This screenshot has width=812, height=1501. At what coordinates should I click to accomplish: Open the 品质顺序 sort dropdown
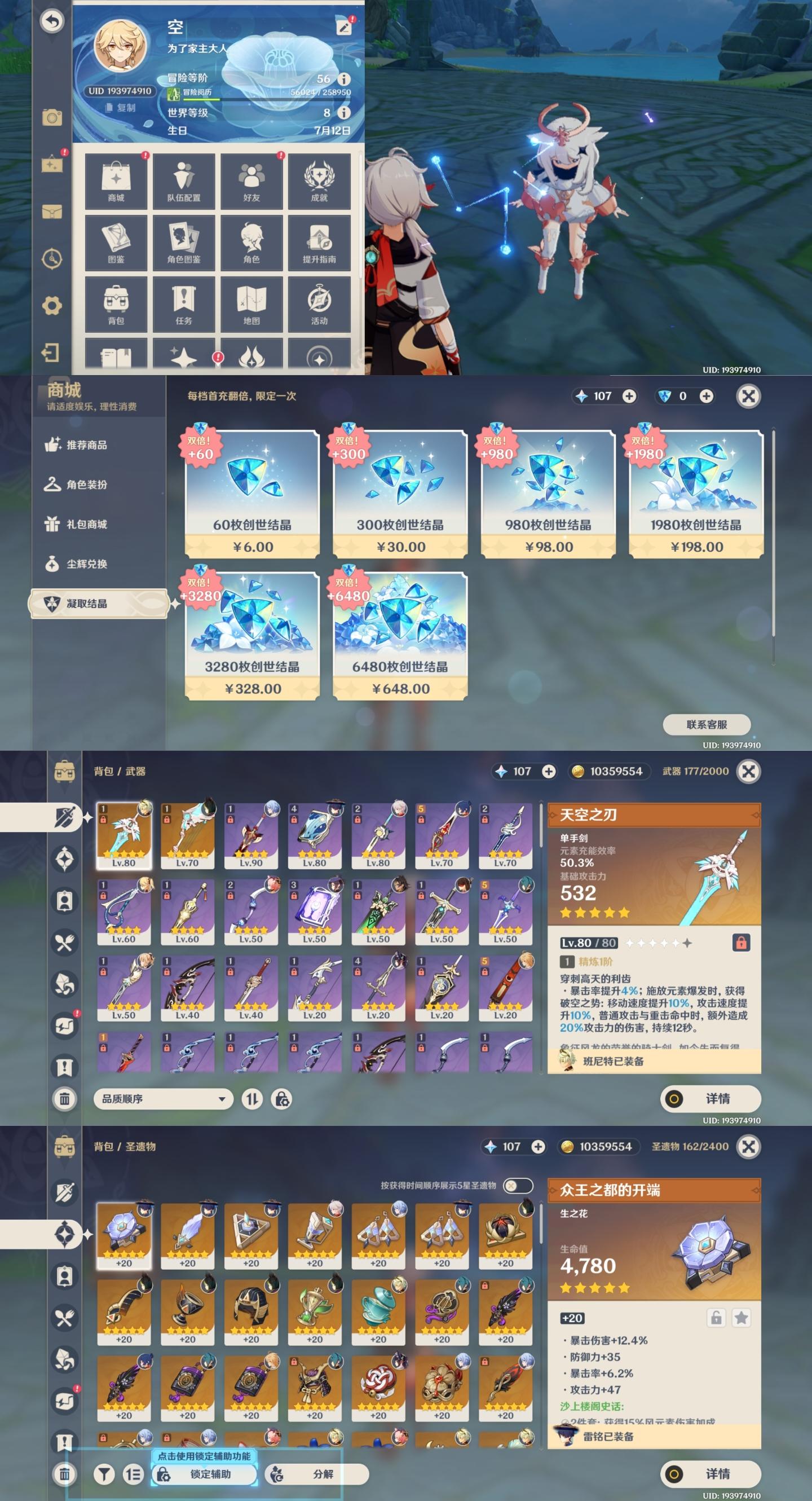click(163, 1098)
